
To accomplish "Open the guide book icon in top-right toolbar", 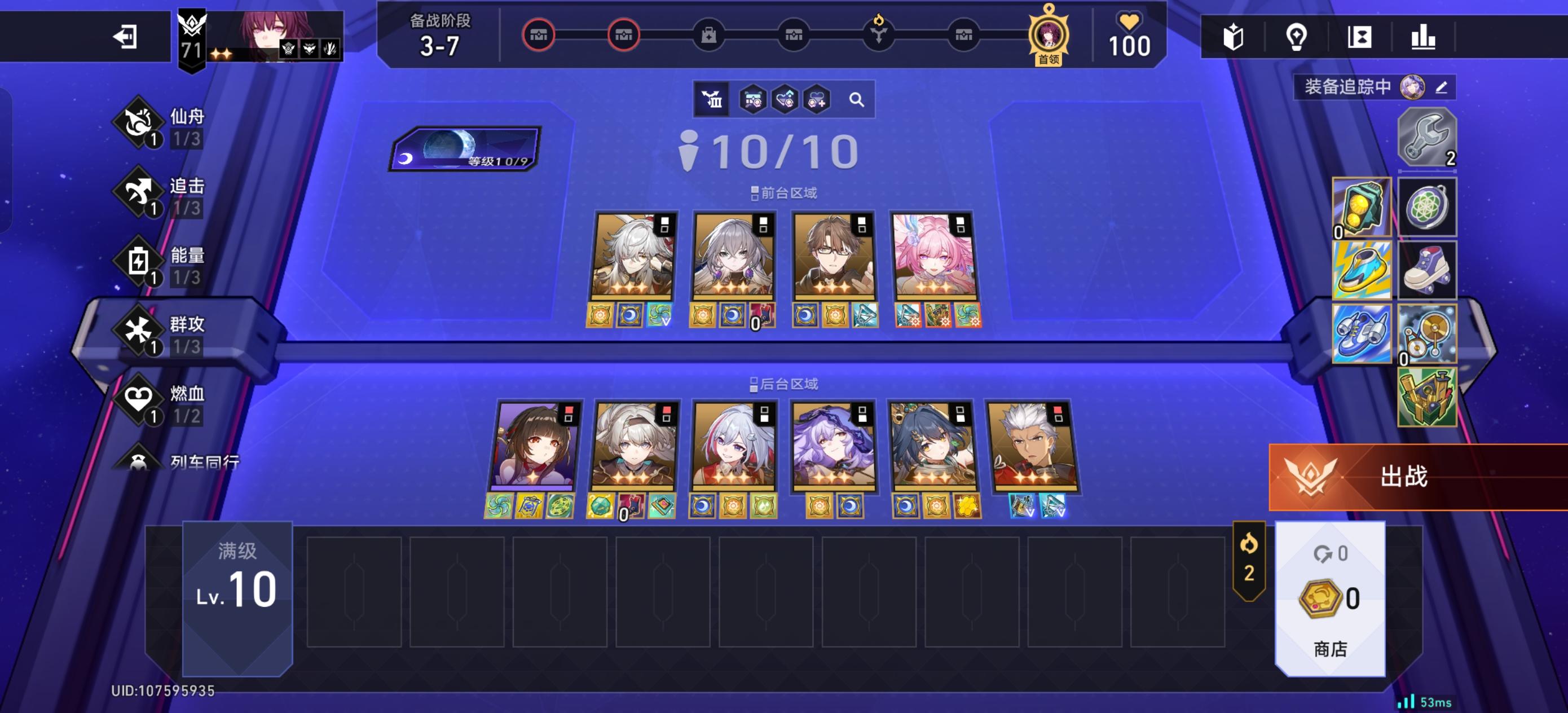I will [1234, 38].
